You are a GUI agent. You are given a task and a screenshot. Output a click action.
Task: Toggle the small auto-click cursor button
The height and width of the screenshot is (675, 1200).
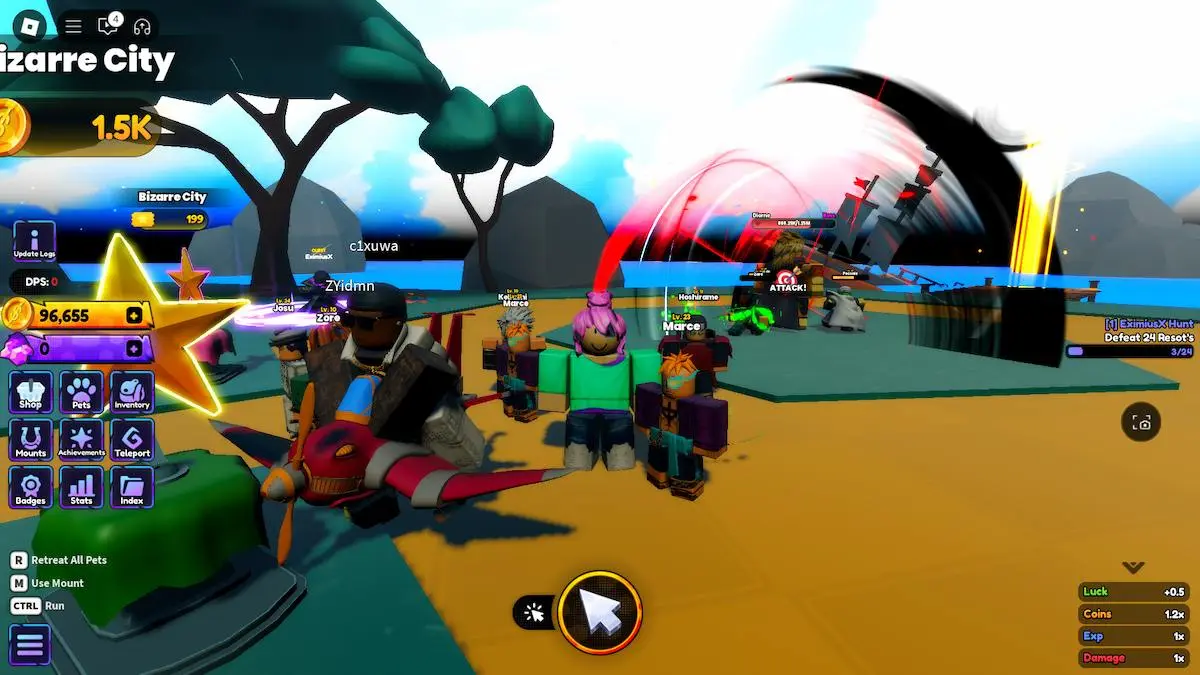click(x=535, y=613)
